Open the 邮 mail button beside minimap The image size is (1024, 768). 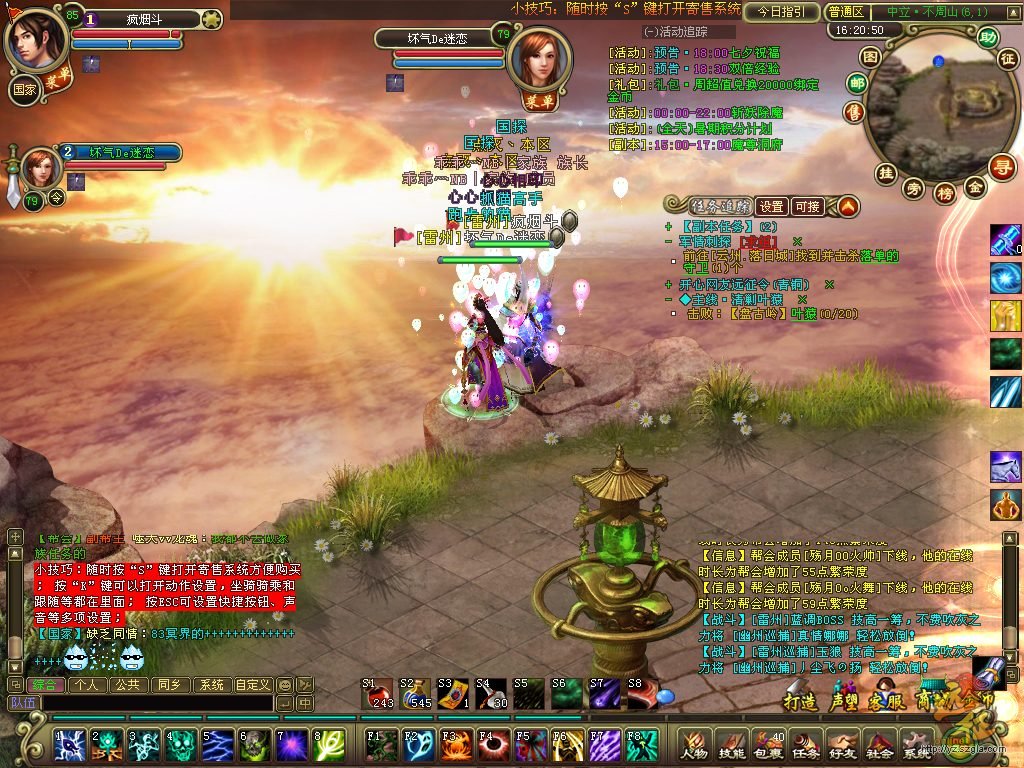(856, 83)
